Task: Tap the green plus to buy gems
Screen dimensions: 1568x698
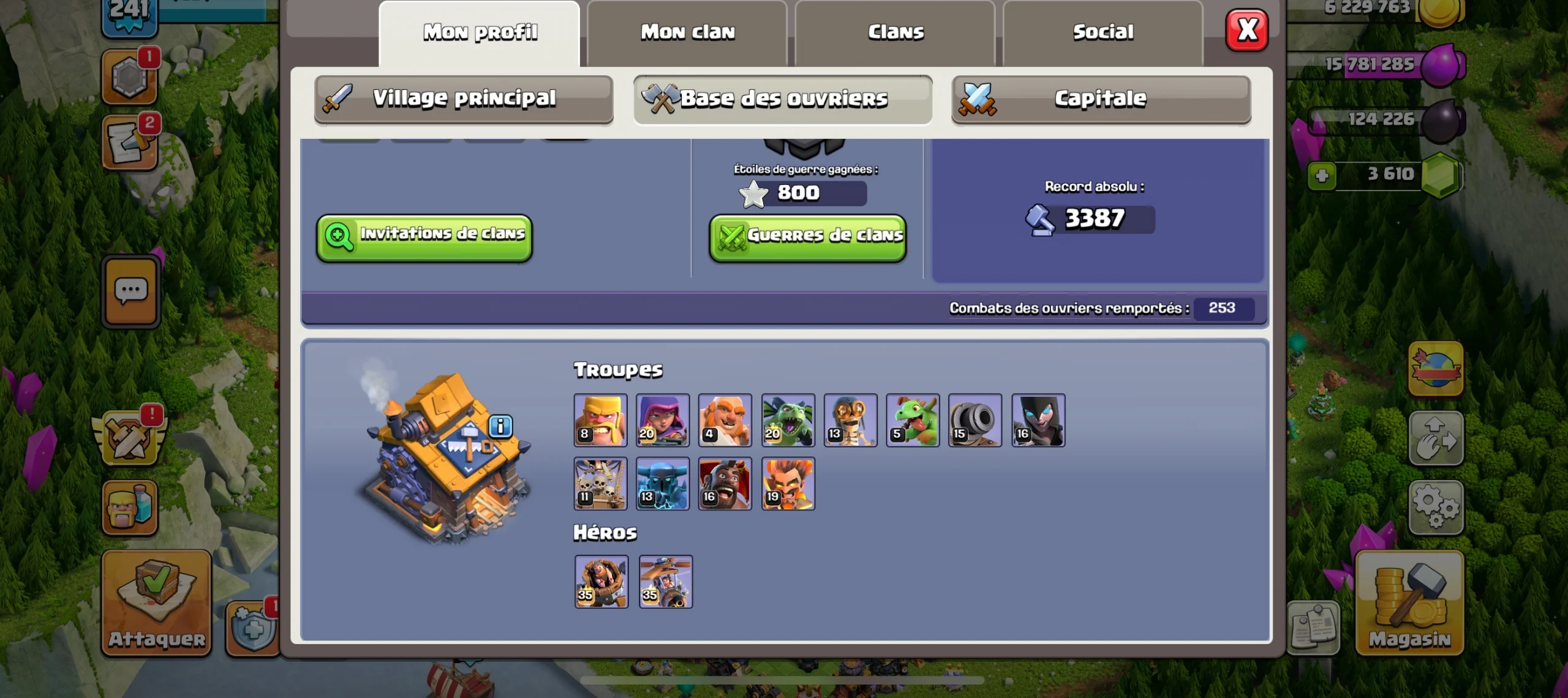Action: click(x=1323, y=174)
